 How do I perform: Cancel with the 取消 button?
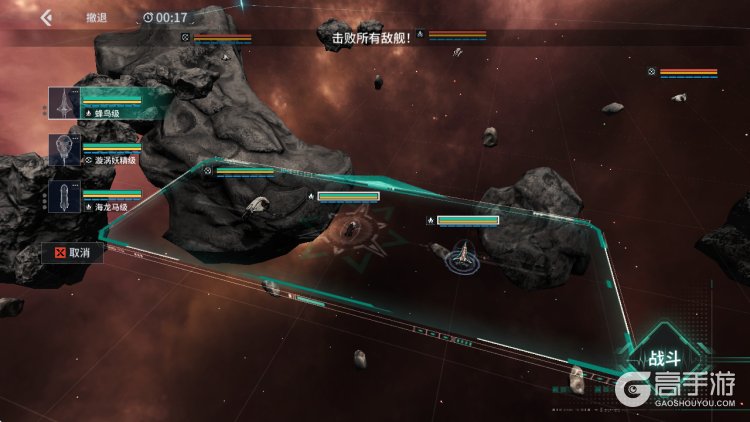(x=73, y=253)
